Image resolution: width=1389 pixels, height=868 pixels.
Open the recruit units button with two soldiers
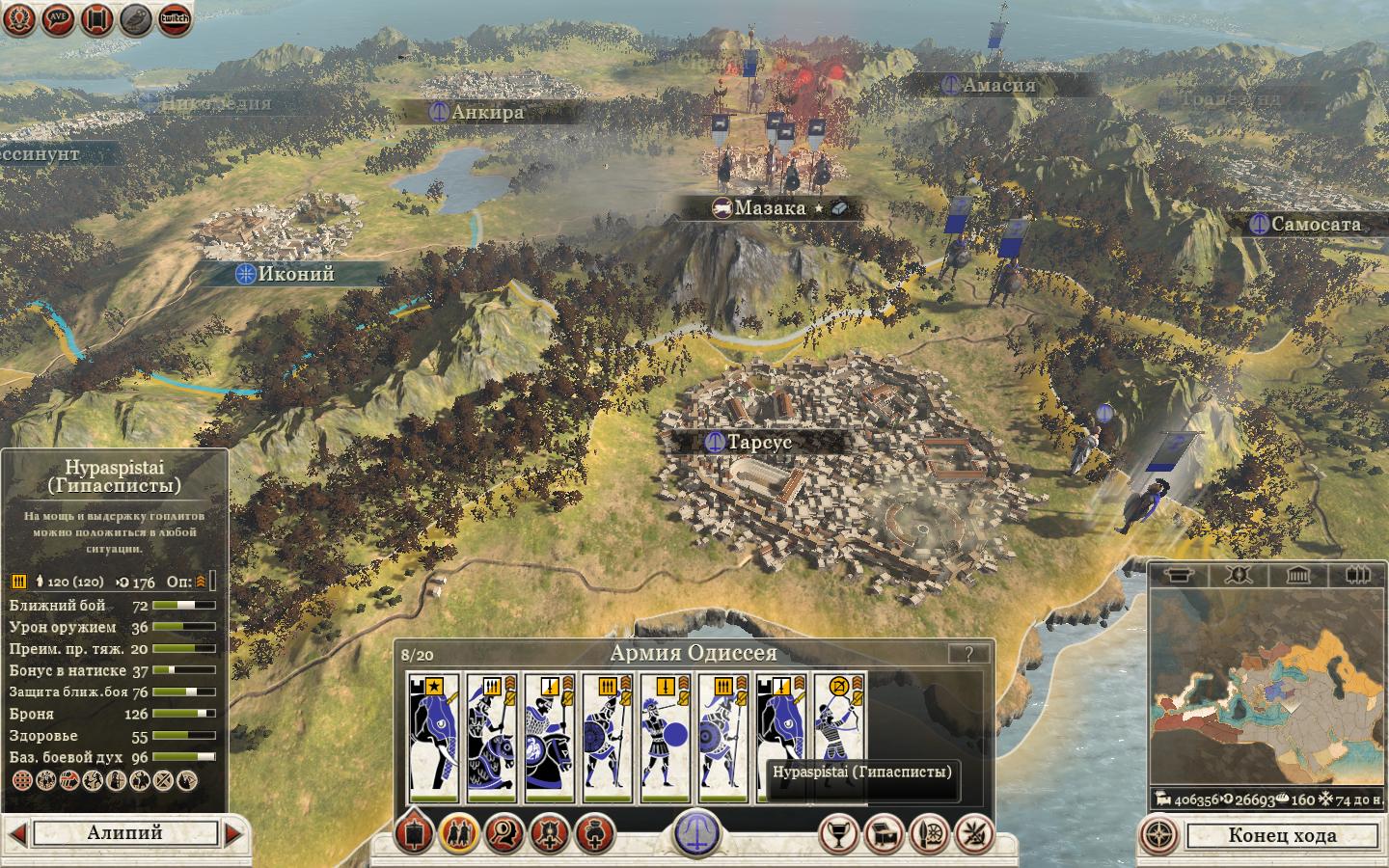pyautogui.click(x=459, y=833)
